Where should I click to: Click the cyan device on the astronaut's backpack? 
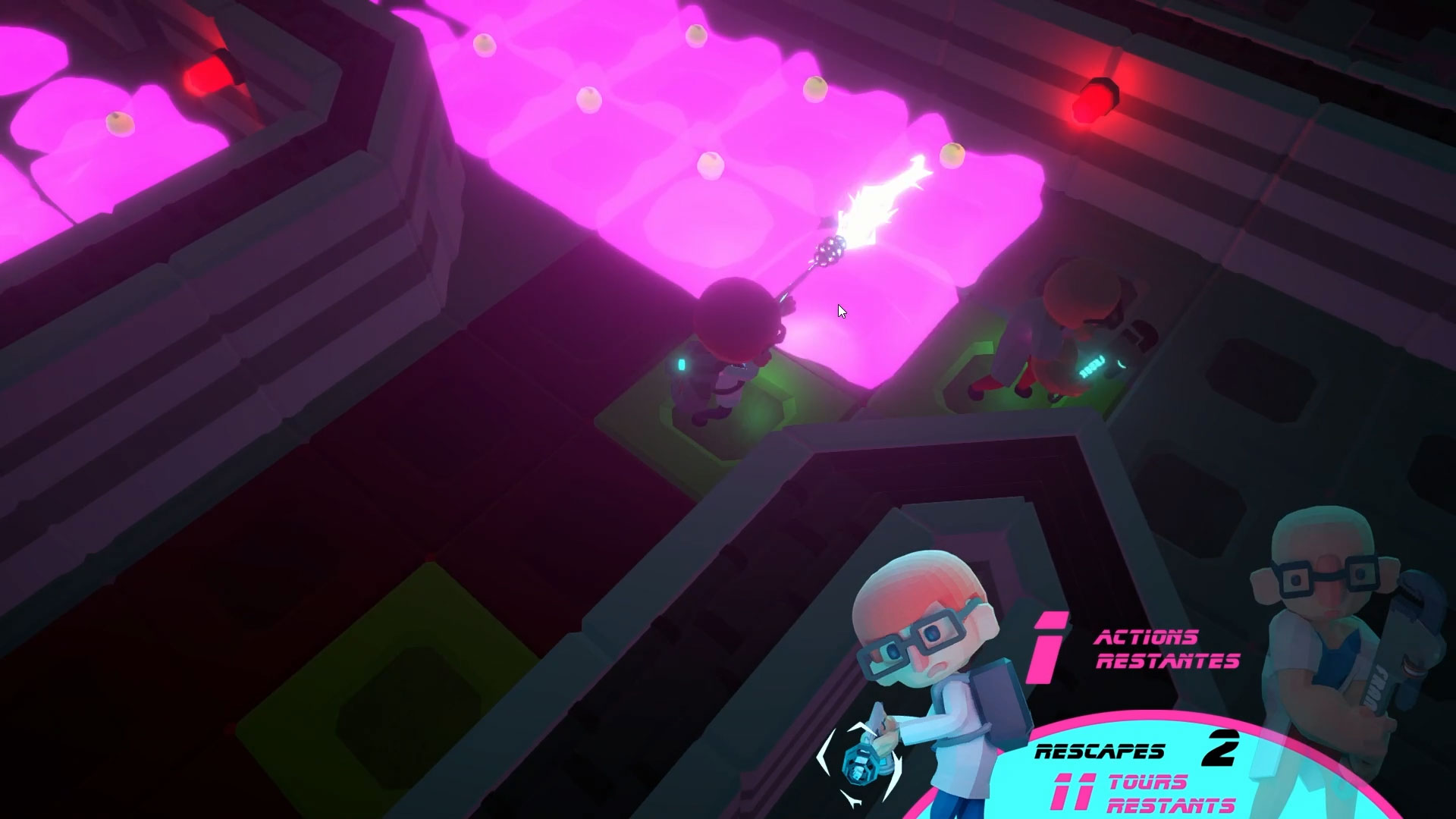[680, 366]
